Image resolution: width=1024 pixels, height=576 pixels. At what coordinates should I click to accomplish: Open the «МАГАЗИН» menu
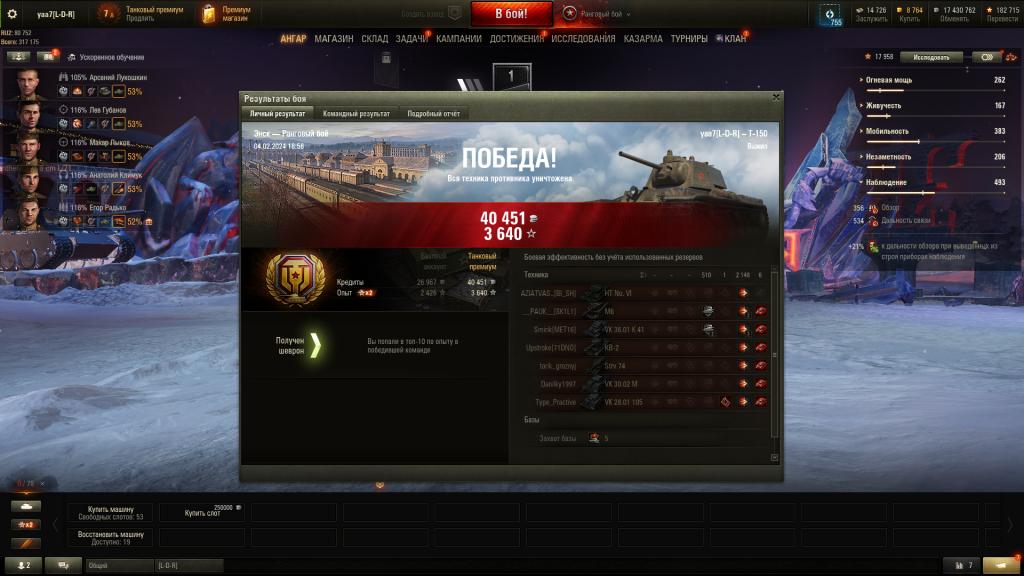click(x=333, y=39)
